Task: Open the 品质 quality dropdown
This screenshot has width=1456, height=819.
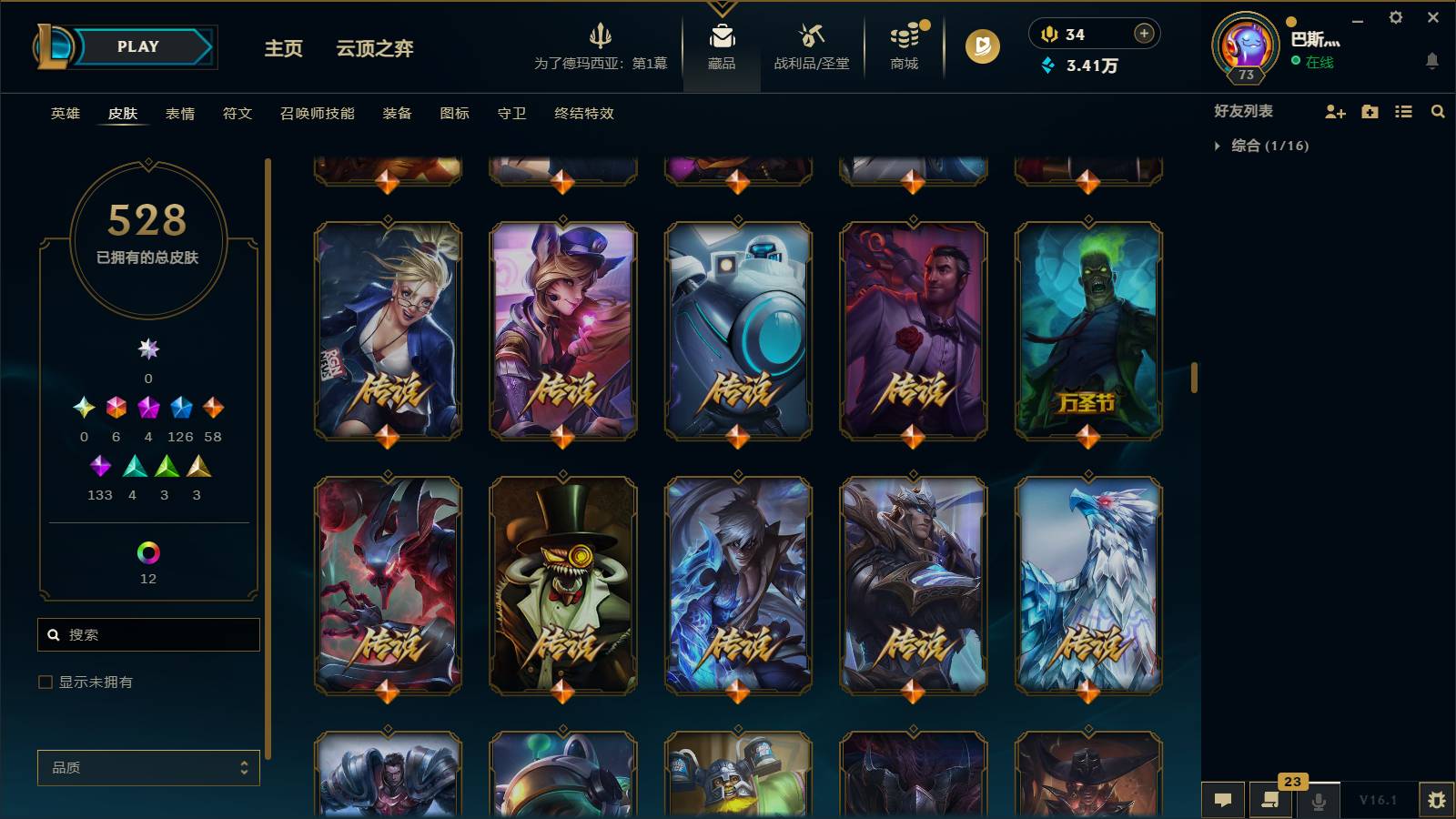Action: [147, 767]
